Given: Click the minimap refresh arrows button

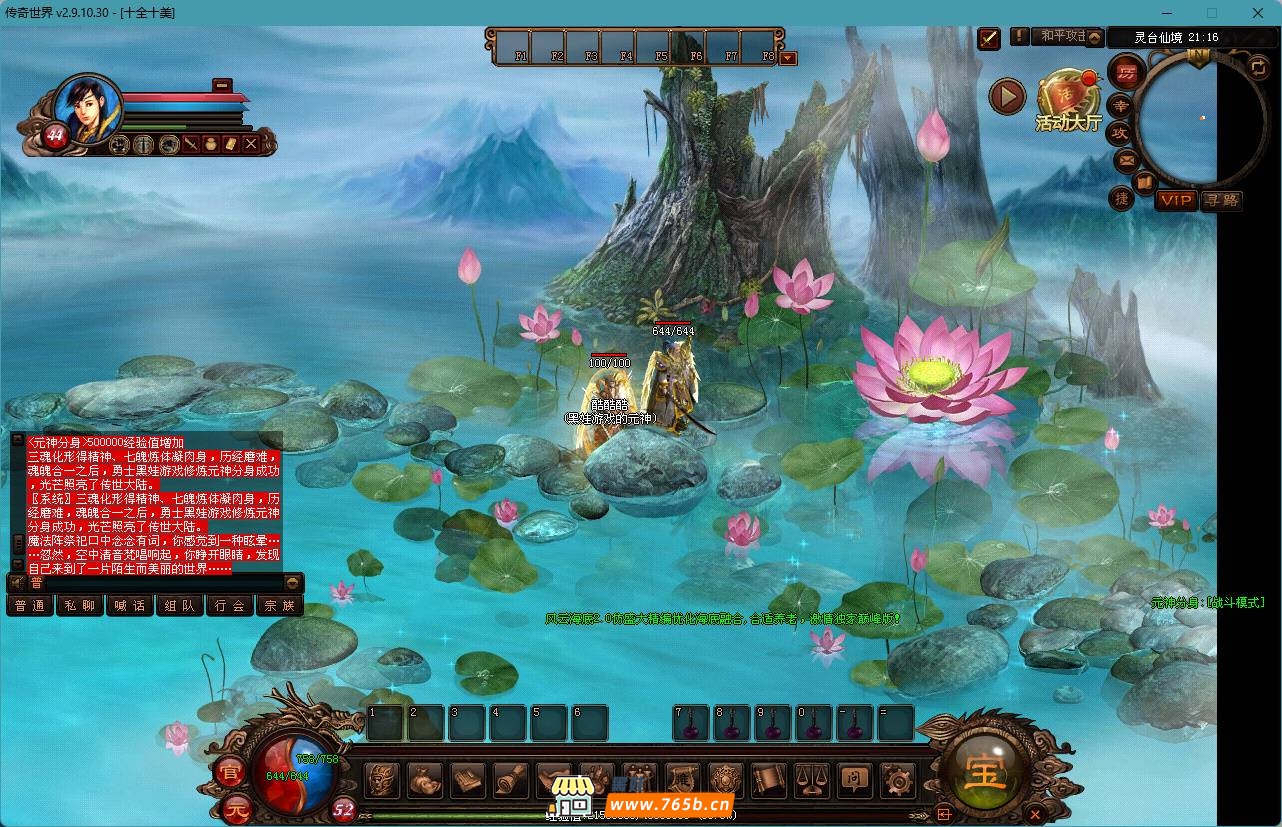Looking at the screenshot, I should pyautogui.click(x=1259, y=67).
